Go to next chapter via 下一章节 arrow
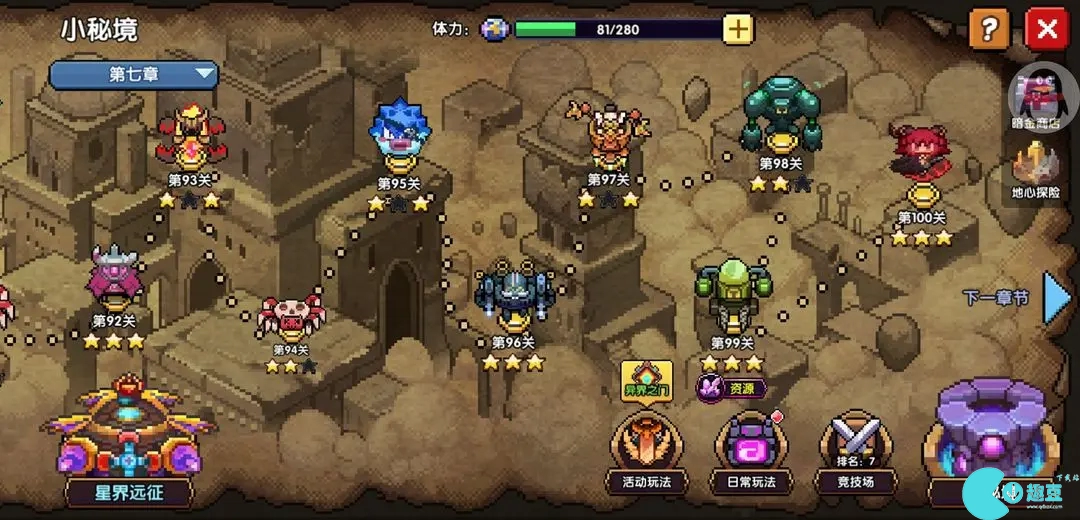 click(1056, 297)
